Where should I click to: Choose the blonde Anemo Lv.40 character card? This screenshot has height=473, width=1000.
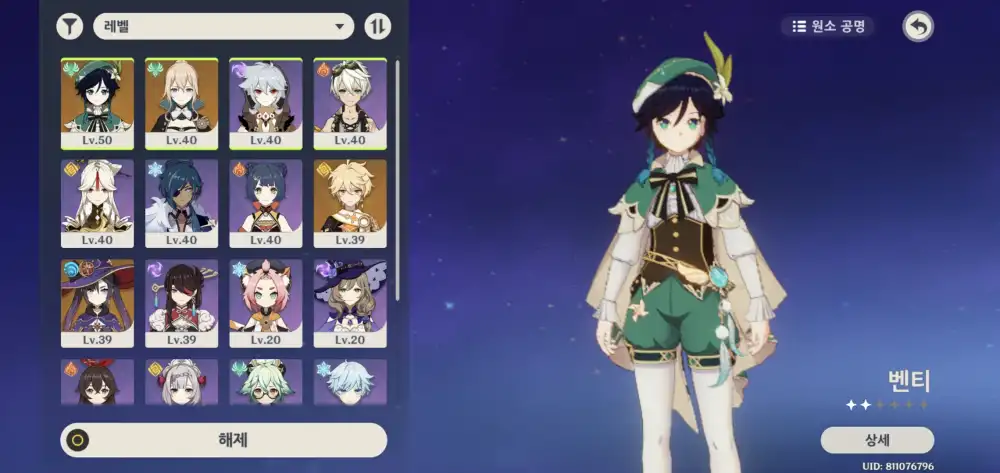(x=181, y=102)
